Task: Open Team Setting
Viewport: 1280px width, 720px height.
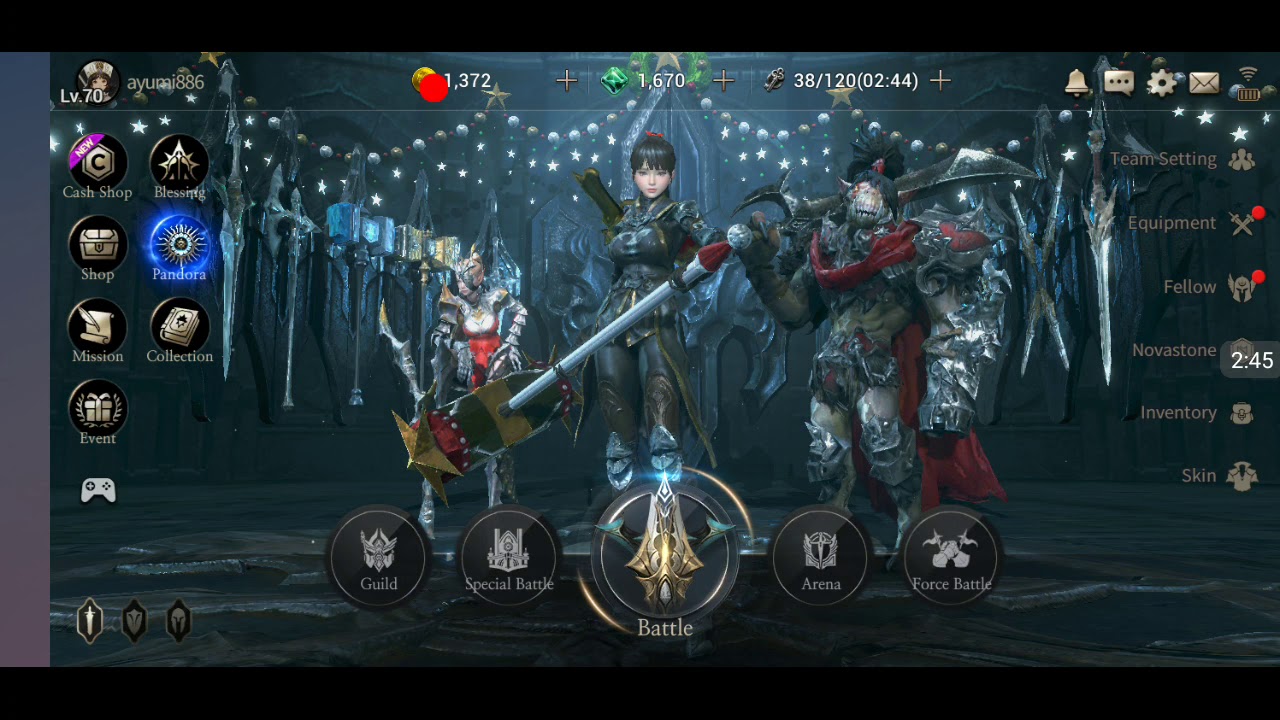Action: [1180, 159]
